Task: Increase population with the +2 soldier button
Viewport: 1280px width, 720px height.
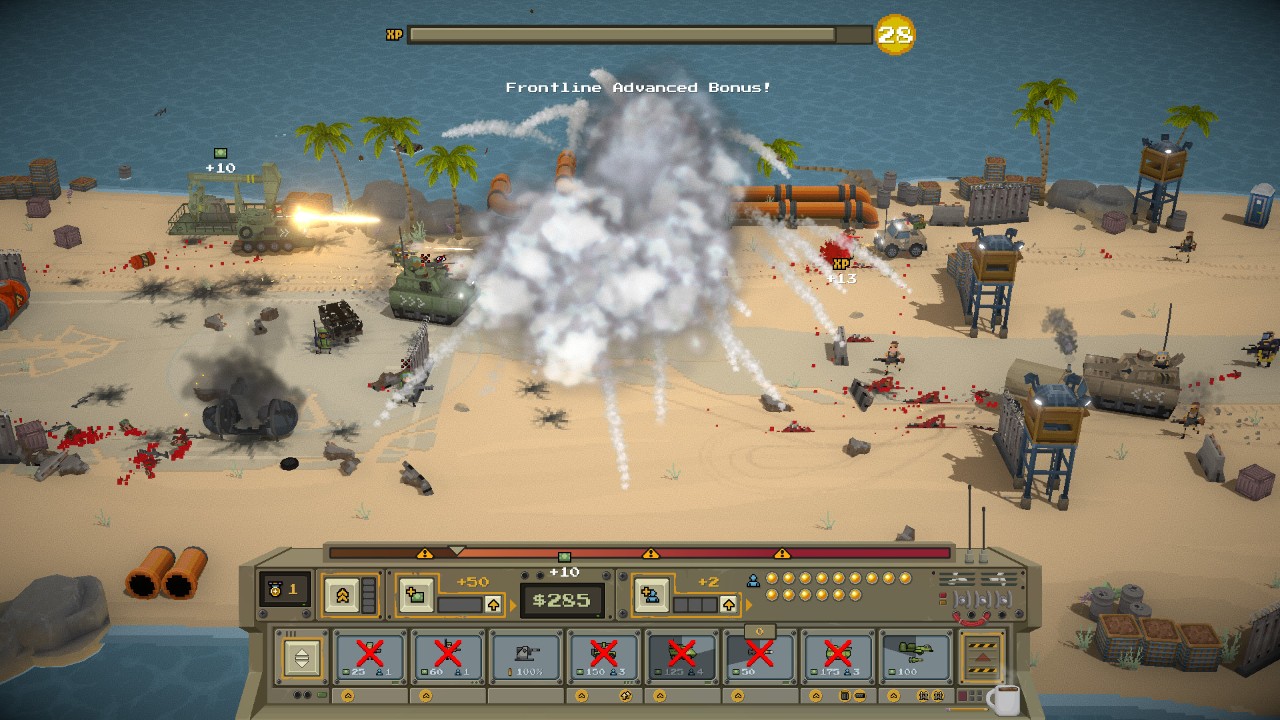Action: pos(651,595)
